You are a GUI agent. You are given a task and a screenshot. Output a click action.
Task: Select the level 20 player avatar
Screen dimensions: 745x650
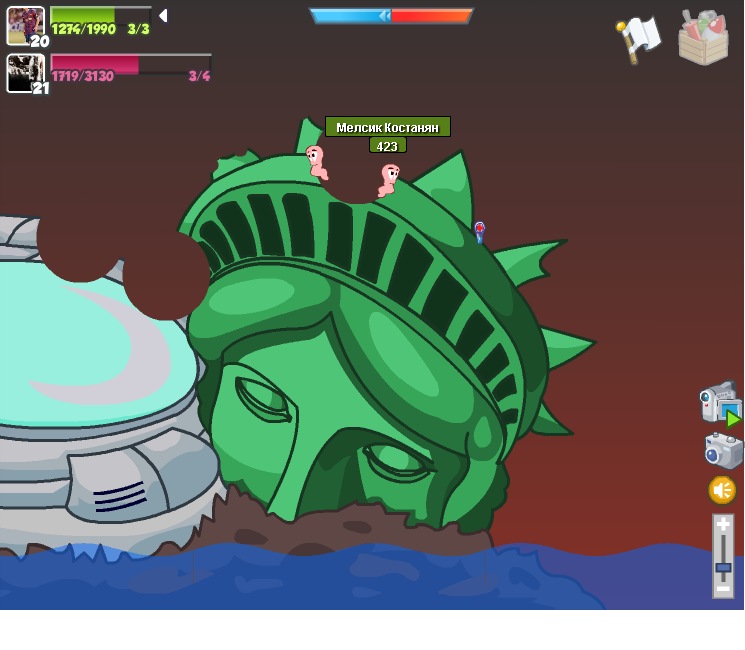(x=25, y=25)
